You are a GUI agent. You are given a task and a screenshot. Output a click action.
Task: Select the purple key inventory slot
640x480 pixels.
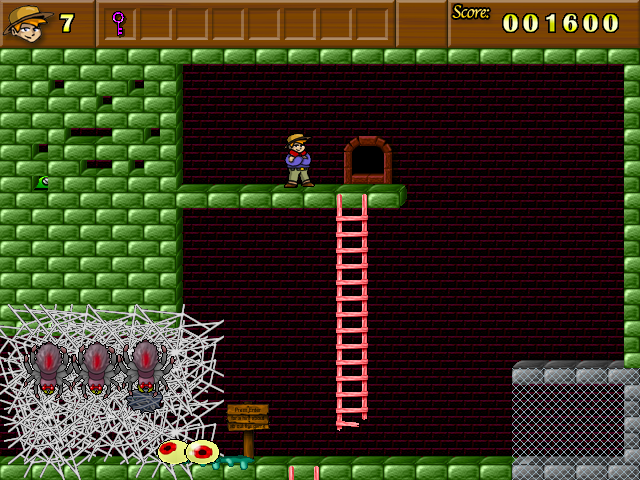[x=119, y=22]
